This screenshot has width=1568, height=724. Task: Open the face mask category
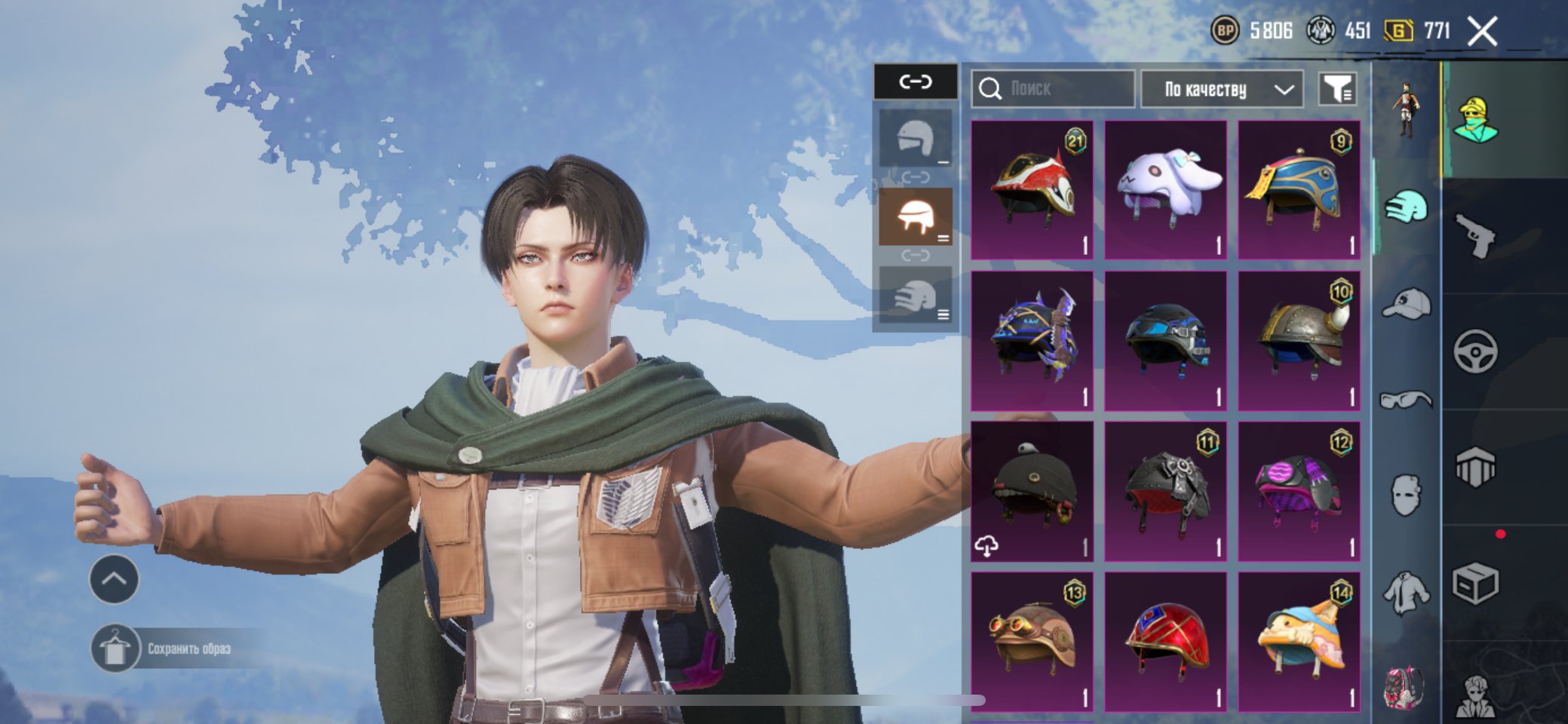(x=1407, y=495)
